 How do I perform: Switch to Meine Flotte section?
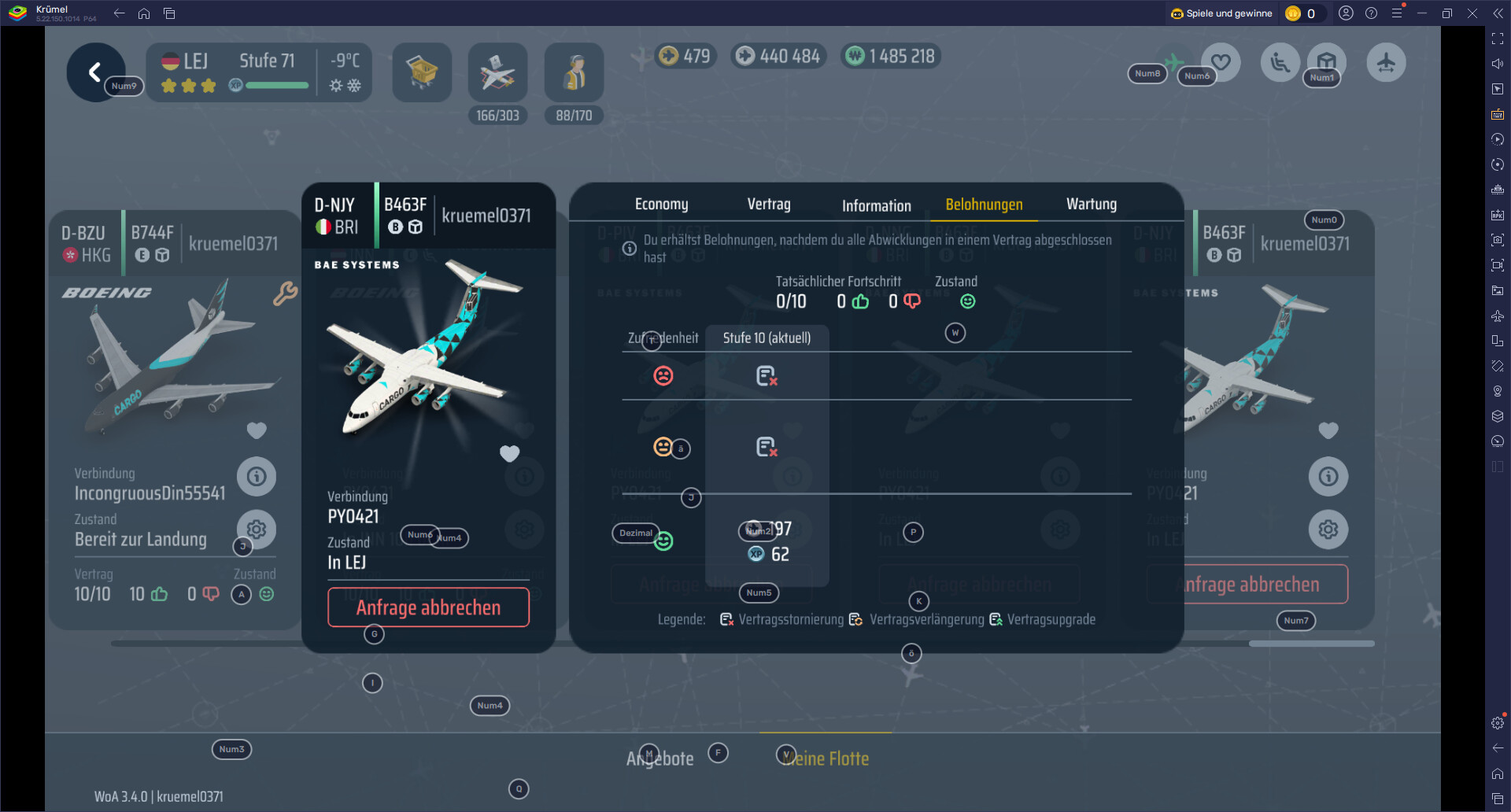826,758
